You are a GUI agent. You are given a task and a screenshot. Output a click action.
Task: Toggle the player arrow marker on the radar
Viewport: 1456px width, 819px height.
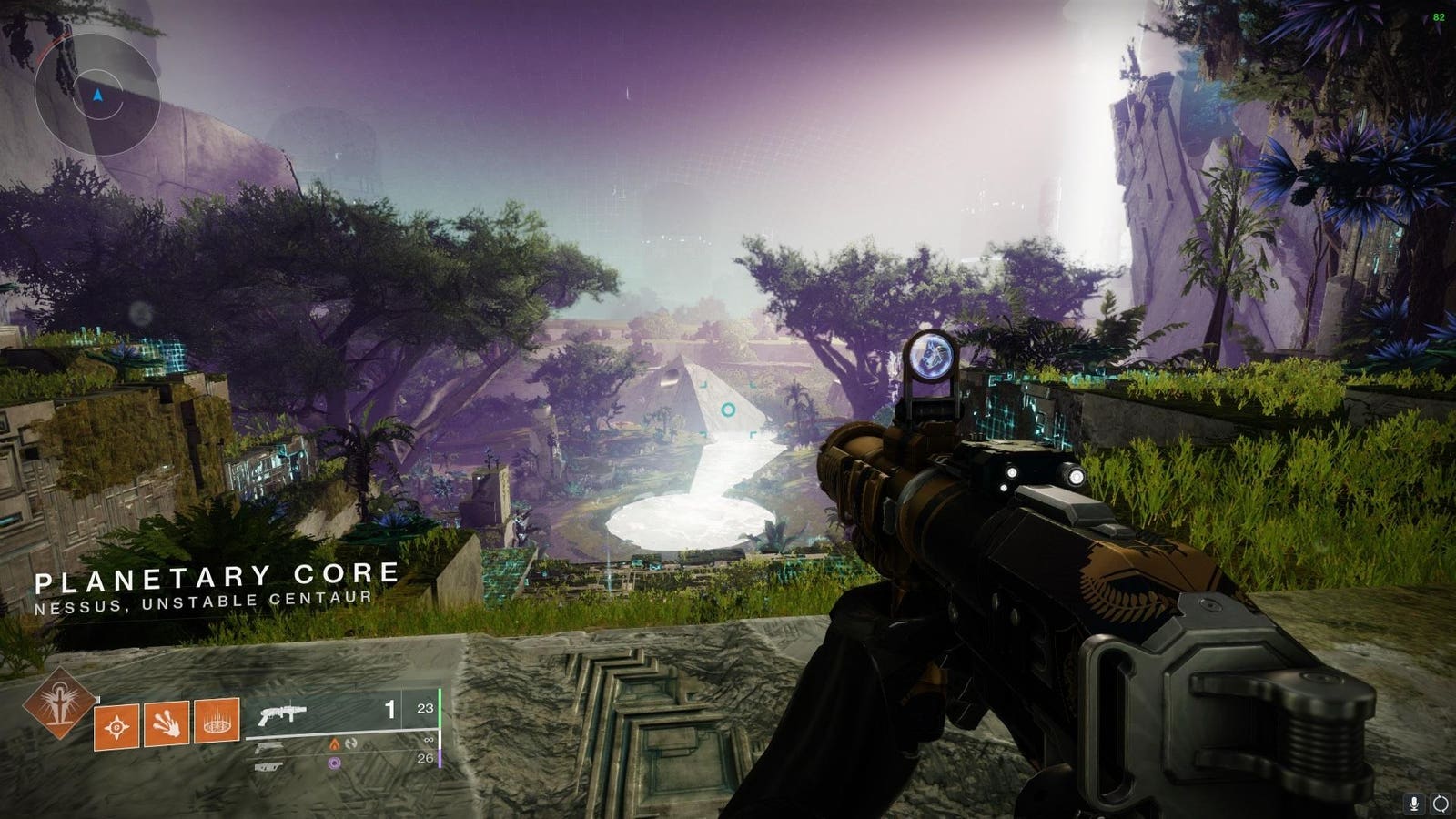click(96, 95)
